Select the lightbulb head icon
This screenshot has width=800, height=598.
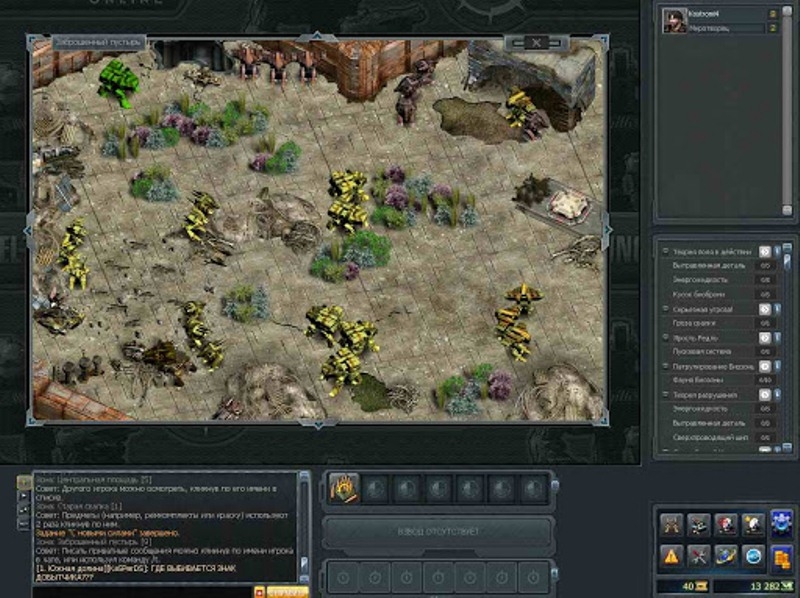tap(753, 525)
